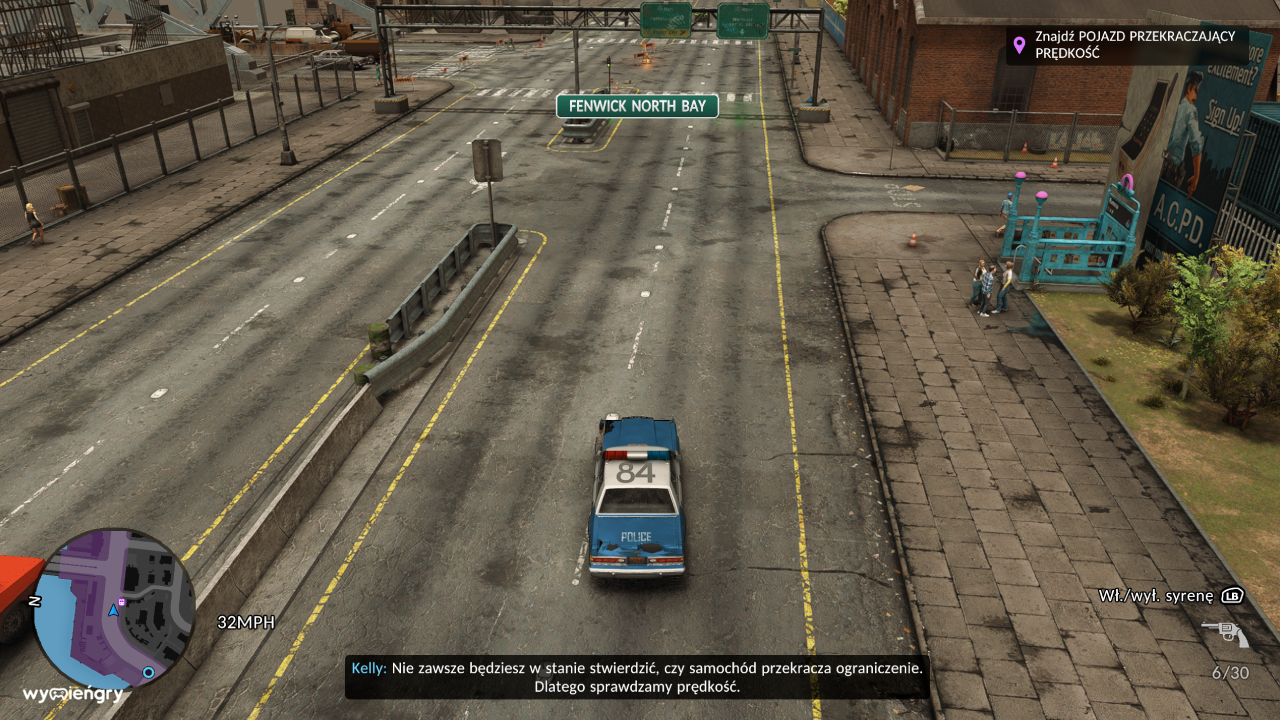Click the N compass letter on minimap
Viewport: 1280px width, 720px height.
point(34,600)
